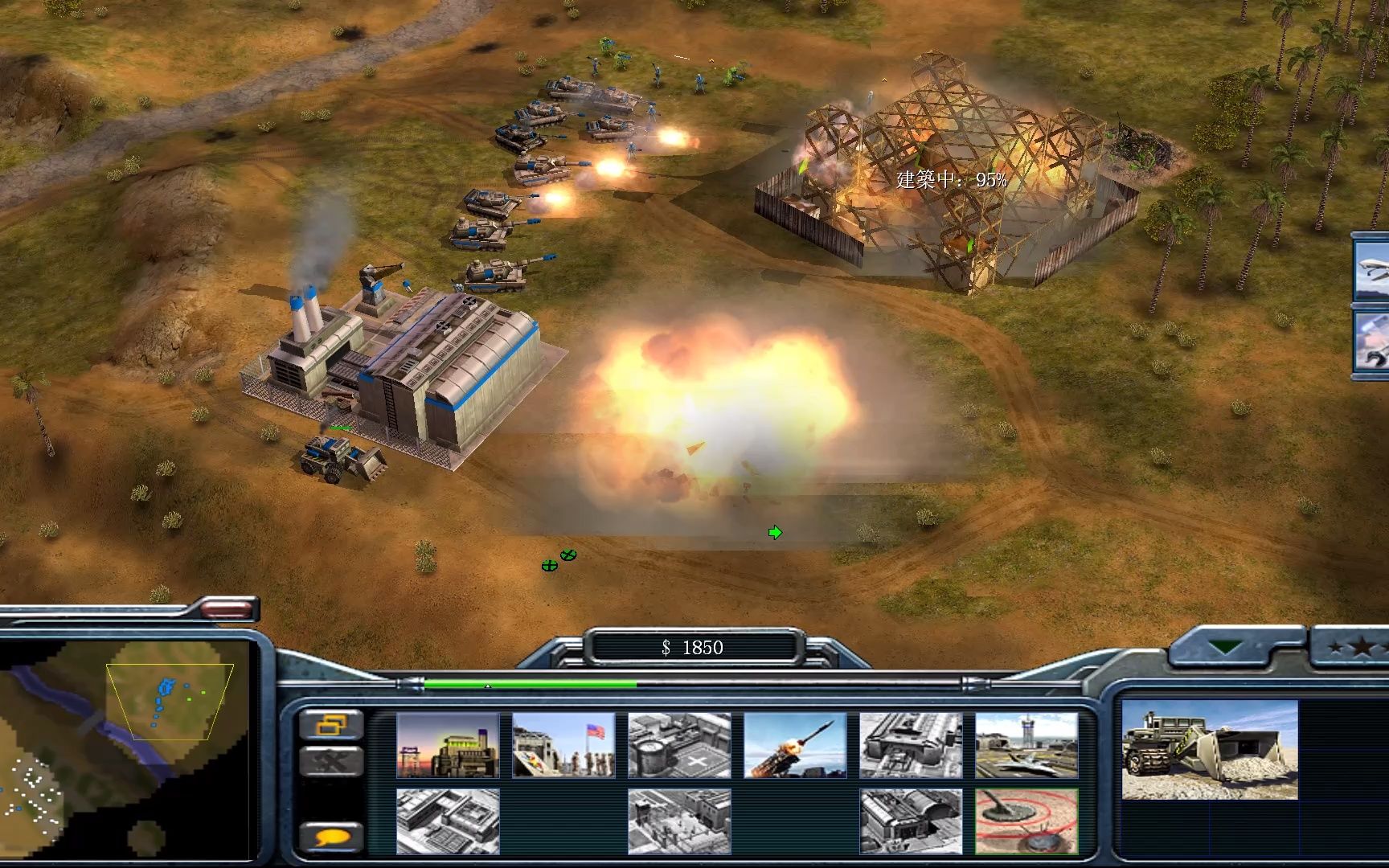The width and height of the screenshot is (1389, 868).
Task: Choose the Patriot Missile System build icon
Action: tap(795, 745)
